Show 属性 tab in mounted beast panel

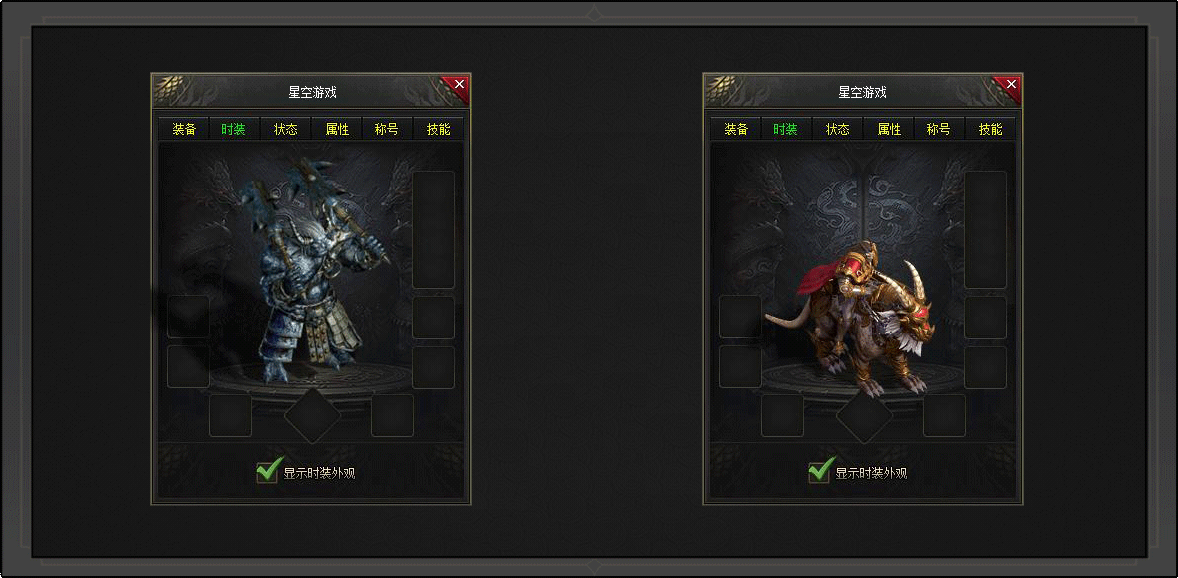coord(889,129)
